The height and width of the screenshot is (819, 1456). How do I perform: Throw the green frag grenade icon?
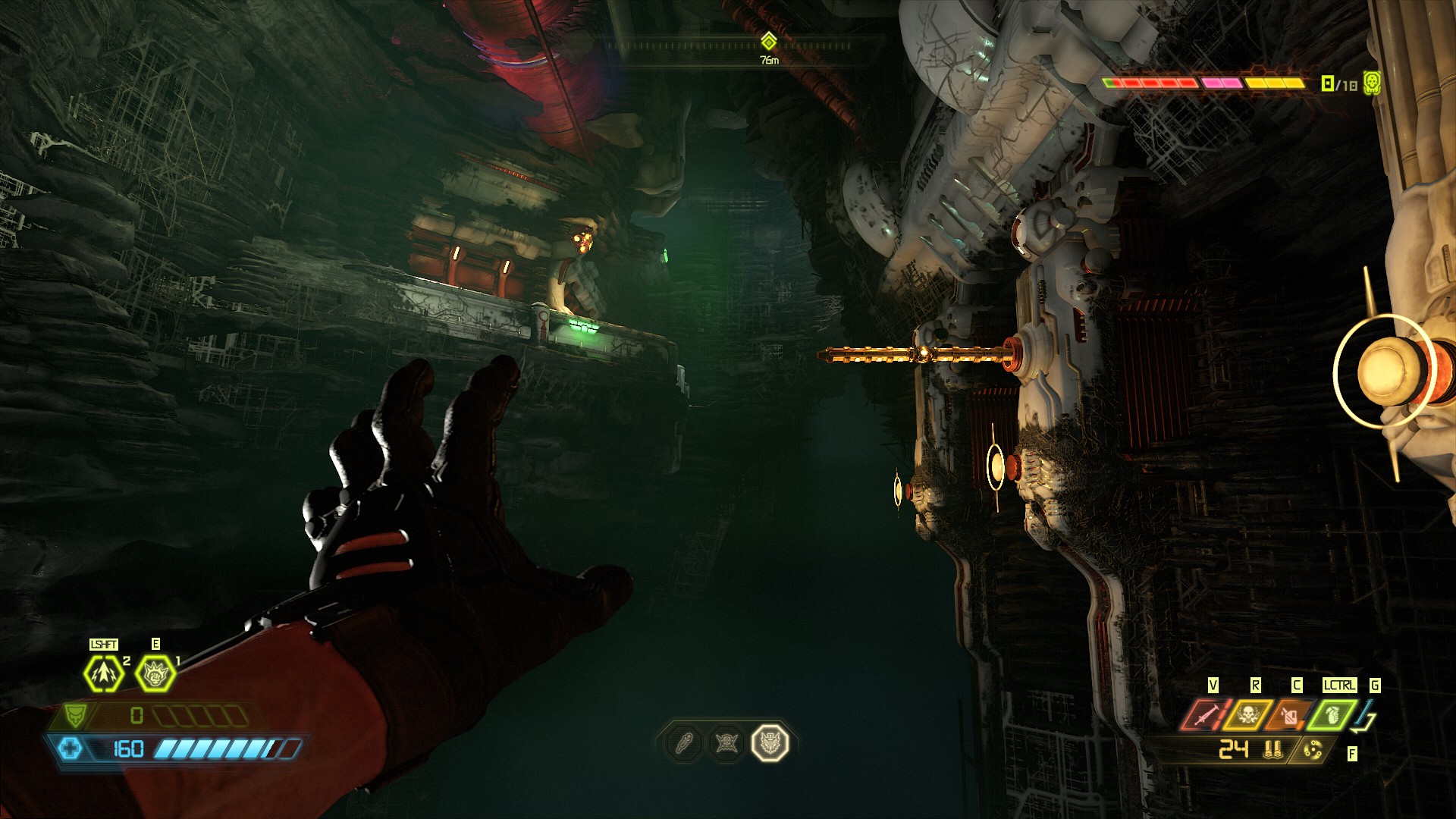point(1332,714)
